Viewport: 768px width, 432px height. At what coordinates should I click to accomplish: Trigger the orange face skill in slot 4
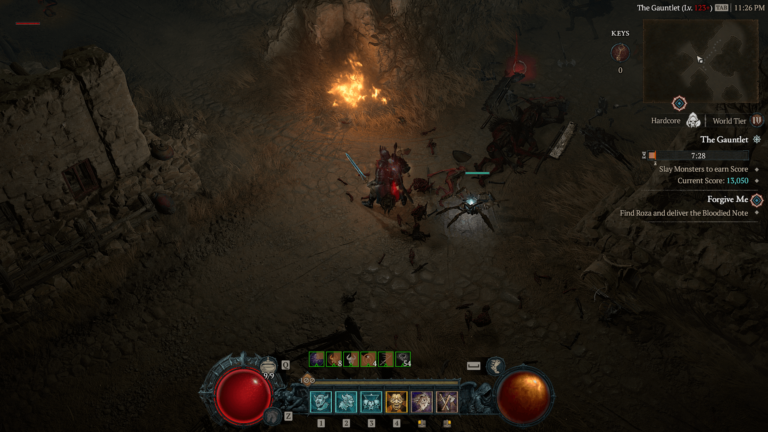pos(396,401)
